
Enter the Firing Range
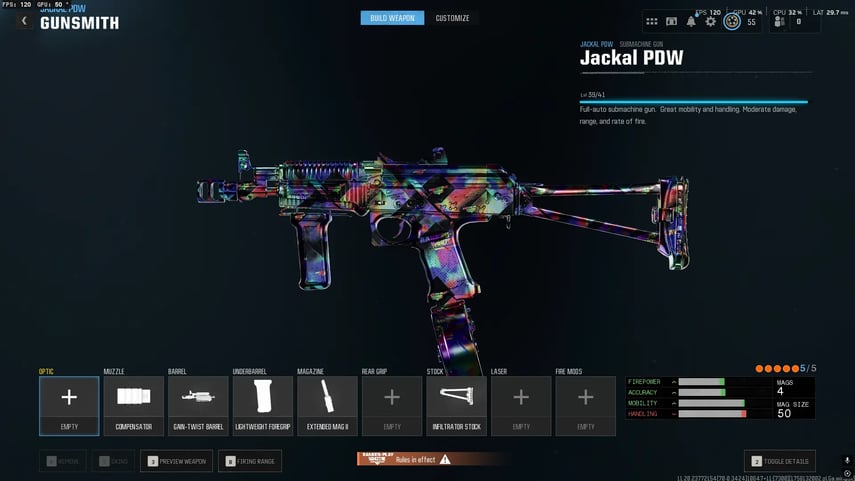250,461
